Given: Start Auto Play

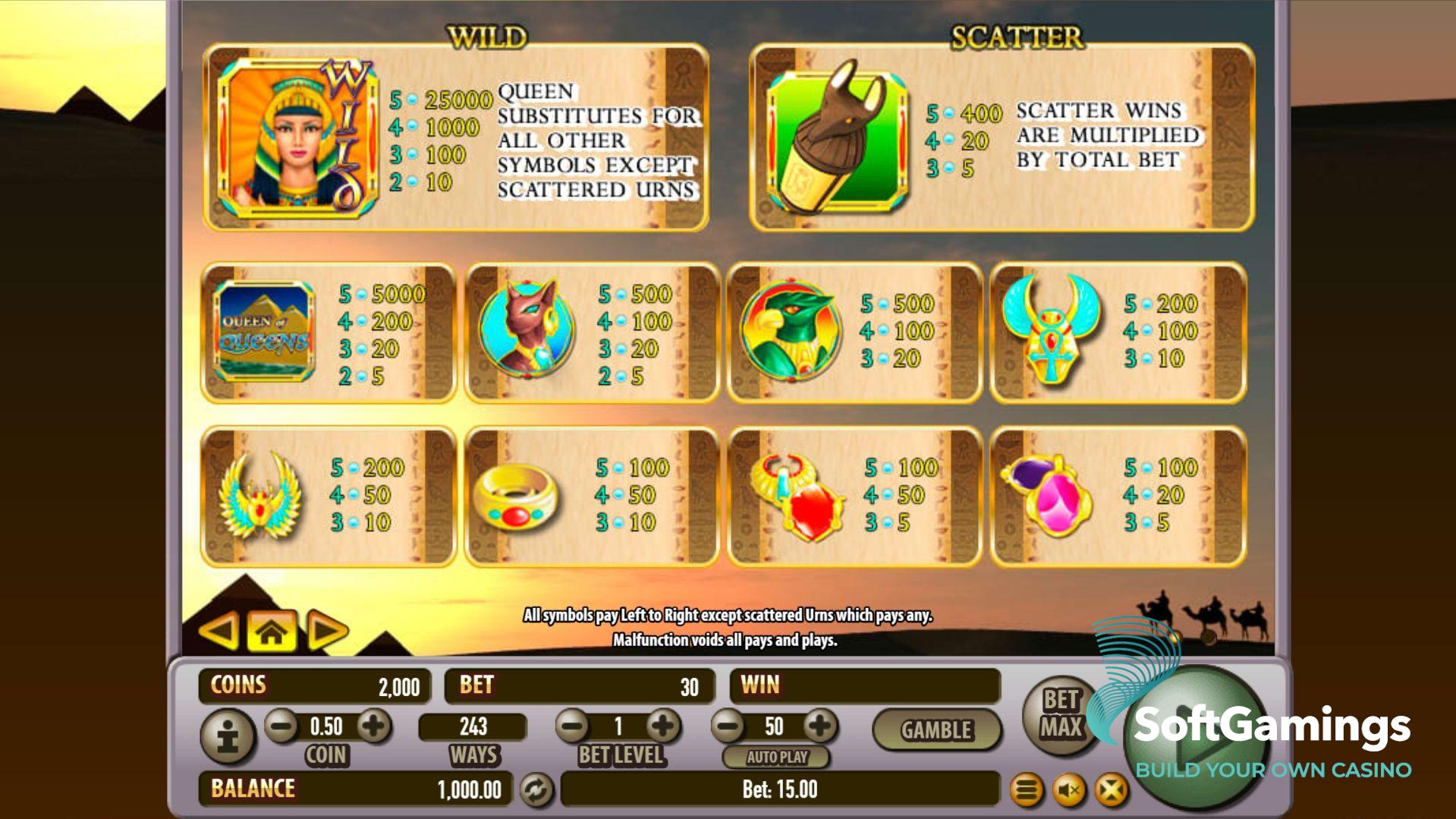Looking at the screenshot, I should pyautogui.click(x=776, y=757).
